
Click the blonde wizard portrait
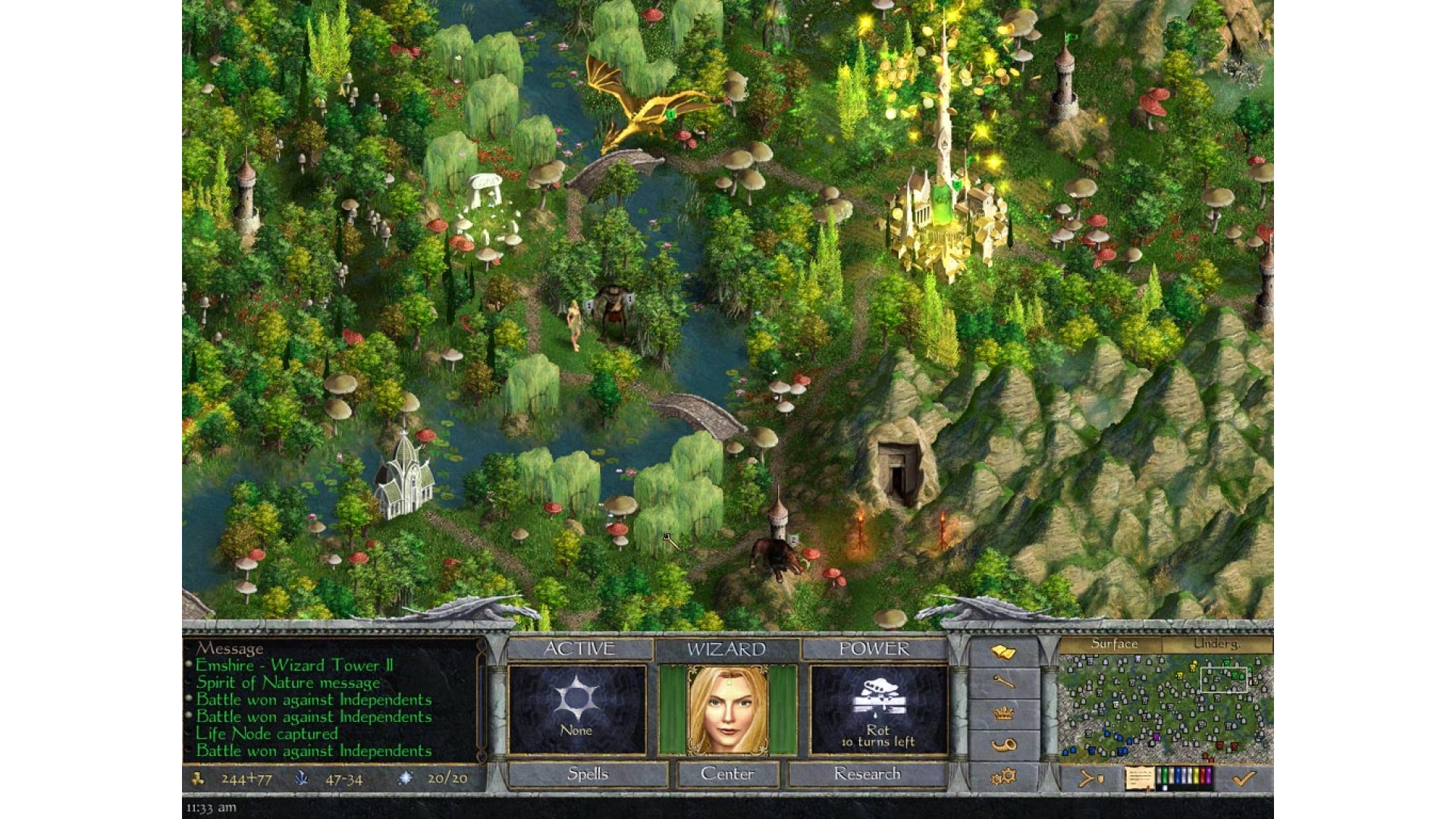(x=727, y=710)
